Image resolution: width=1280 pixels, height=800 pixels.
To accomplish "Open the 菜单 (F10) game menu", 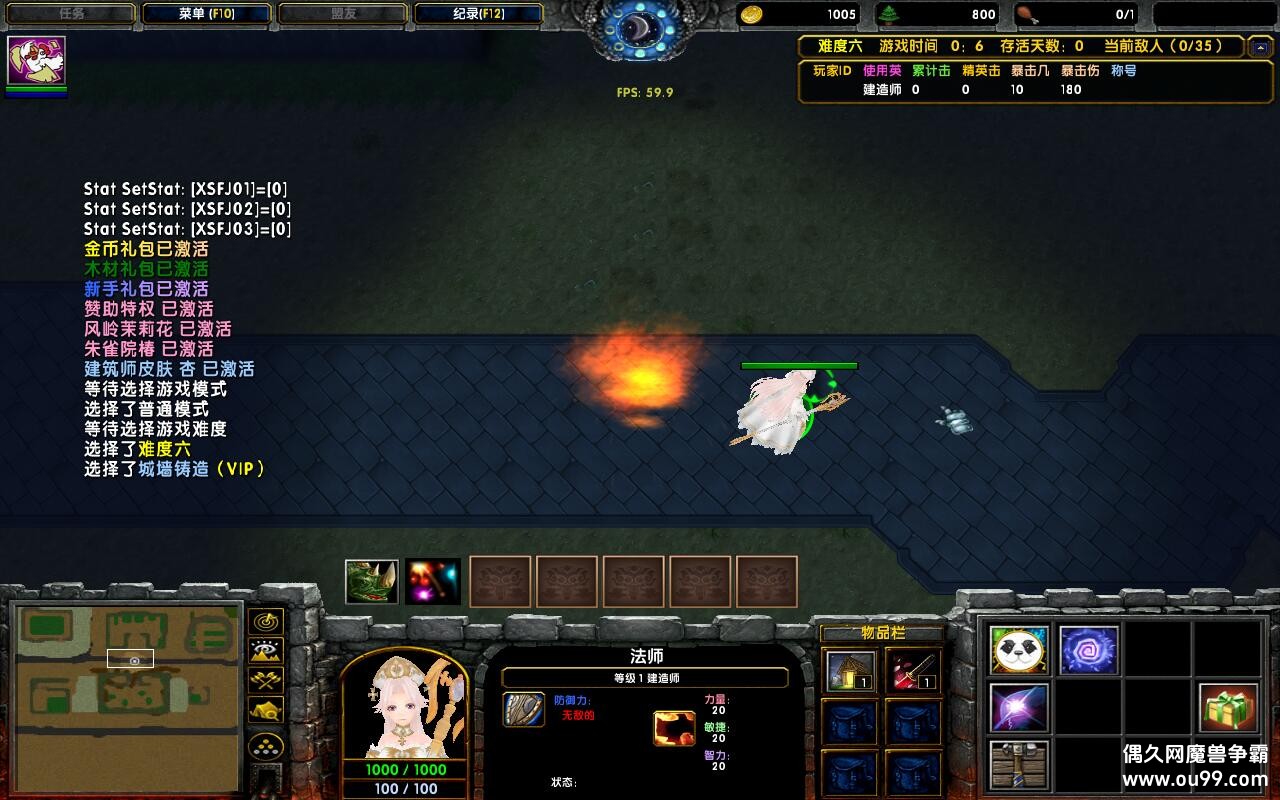I will [206, 14].
